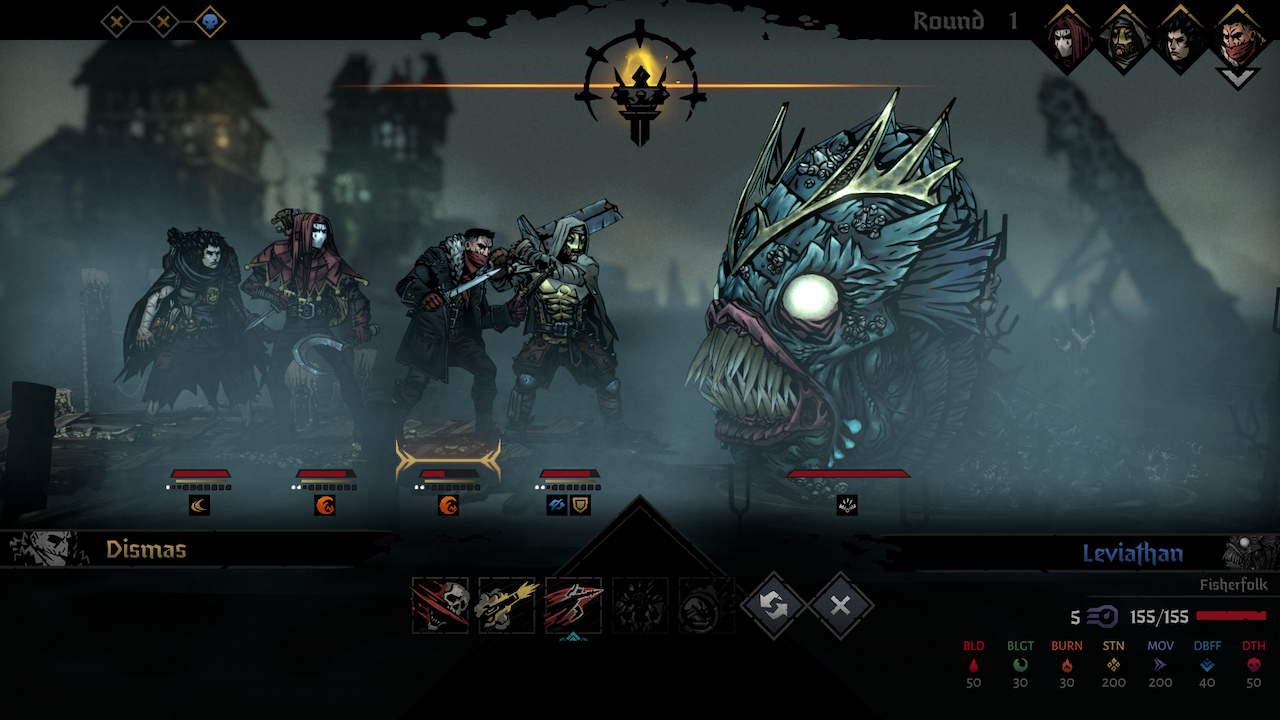Inspect the blue blind token icon
Image resolution: width=1280 pixels, height=720 pixels.
click(x=557, y=506)
